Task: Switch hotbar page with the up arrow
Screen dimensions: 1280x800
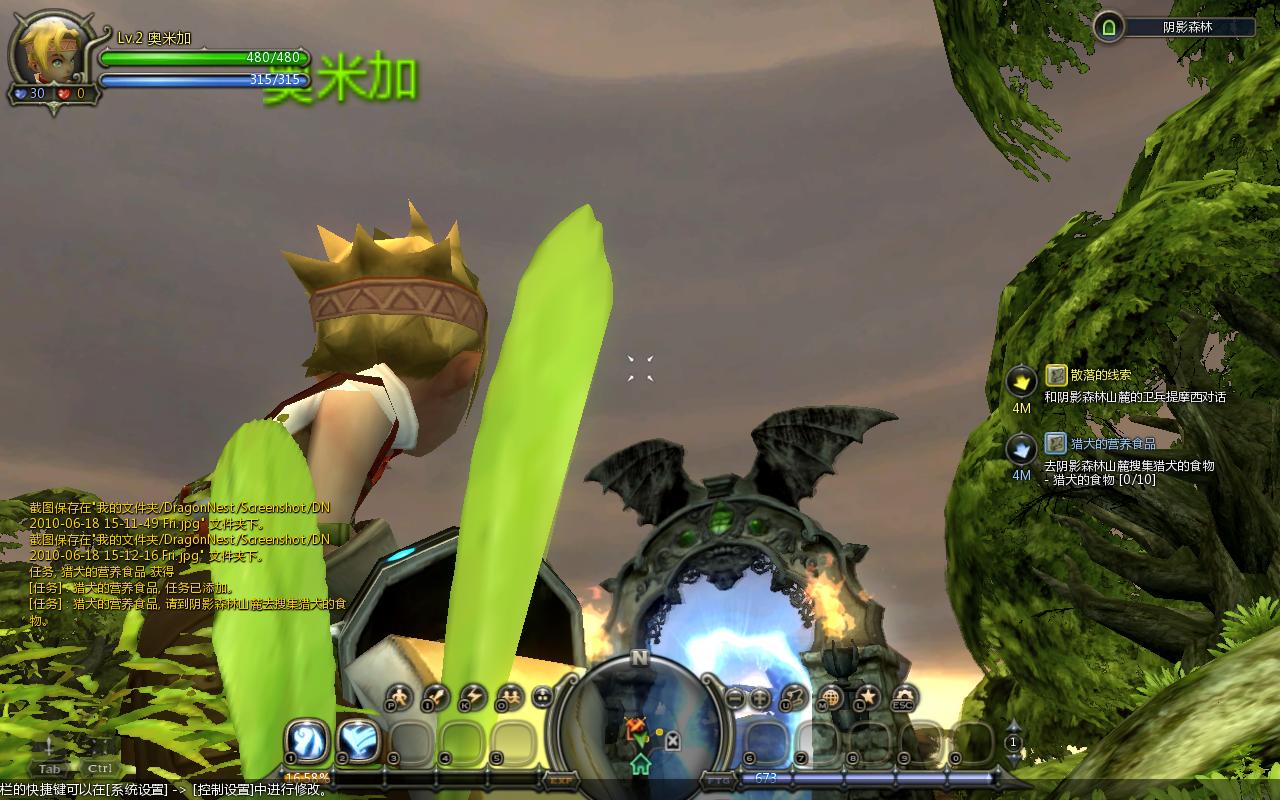Action: coord(1013,727)
